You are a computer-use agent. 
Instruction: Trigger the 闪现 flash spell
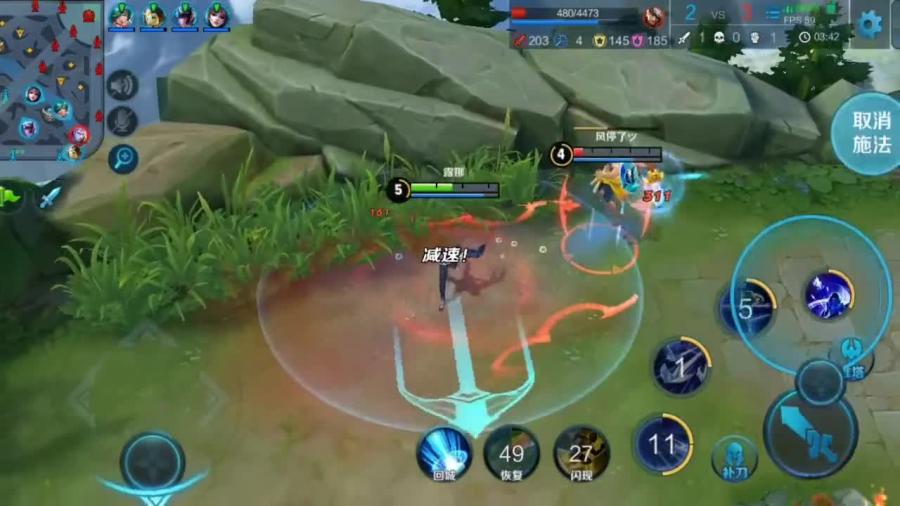click(581, 454)
